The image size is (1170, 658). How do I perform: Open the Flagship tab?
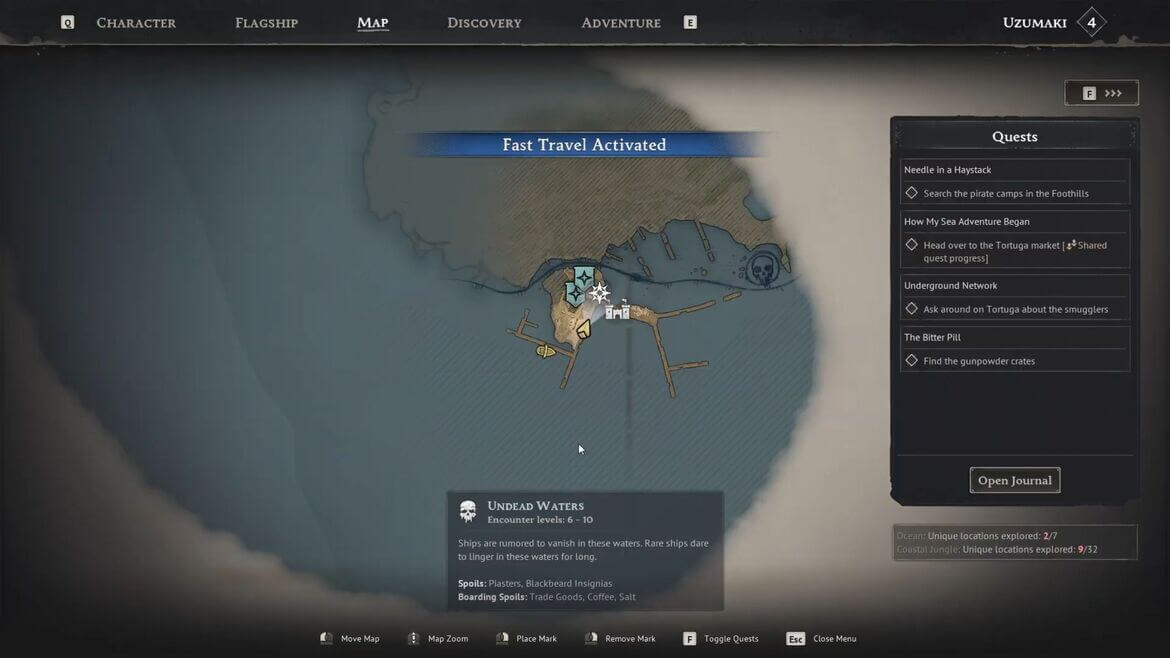(266, 23)
